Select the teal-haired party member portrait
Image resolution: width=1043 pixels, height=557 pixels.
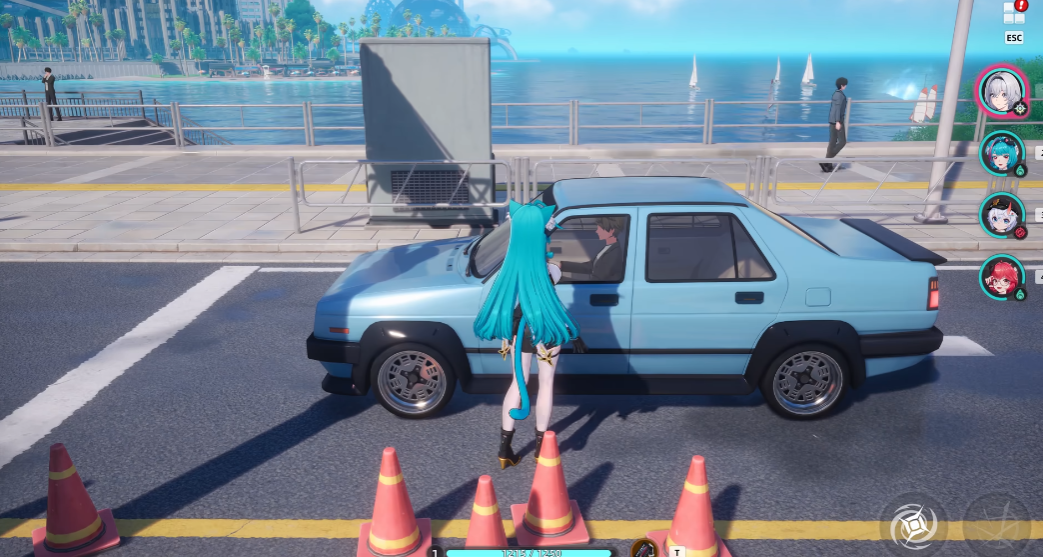coord(1002,153)
